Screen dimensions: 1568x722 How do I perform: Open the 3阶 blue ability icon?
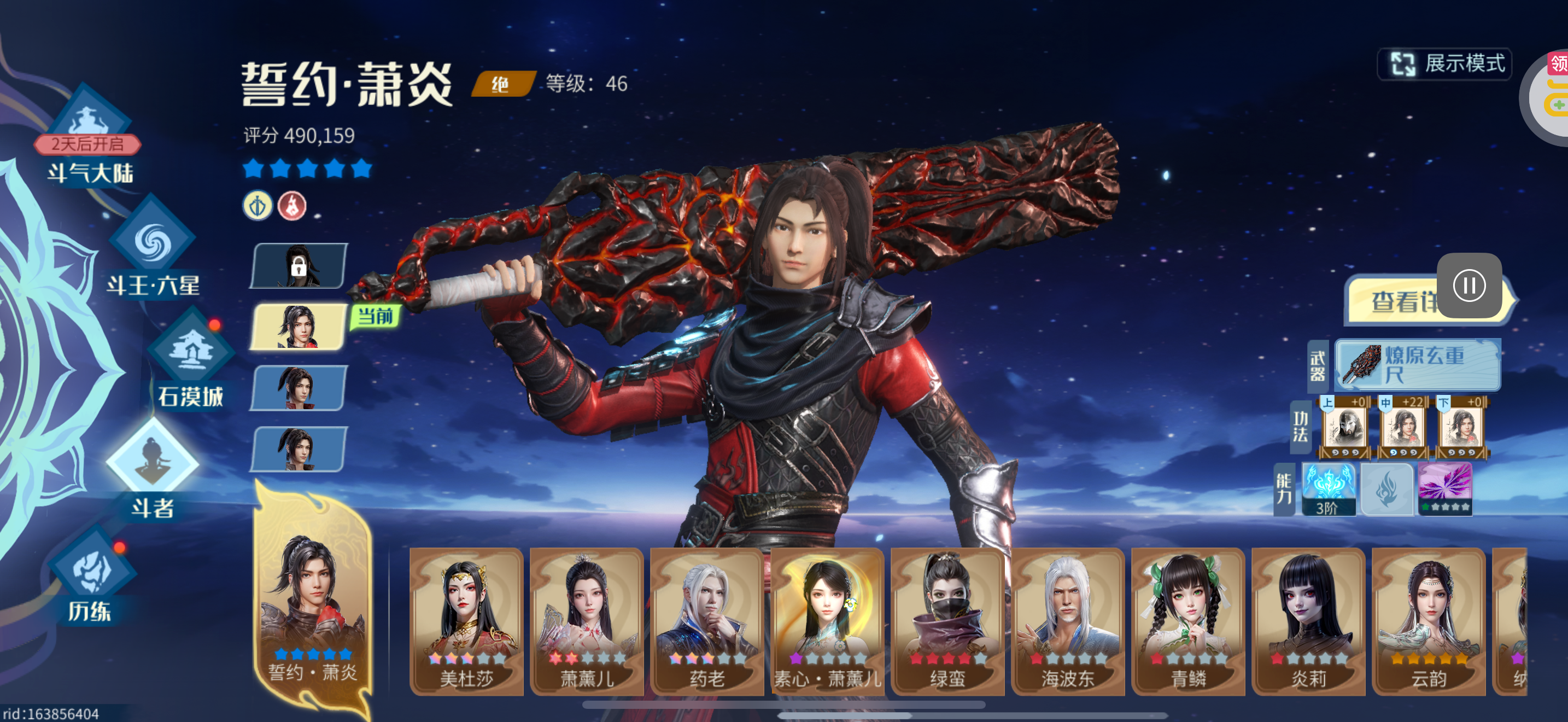coord(1328,489)
